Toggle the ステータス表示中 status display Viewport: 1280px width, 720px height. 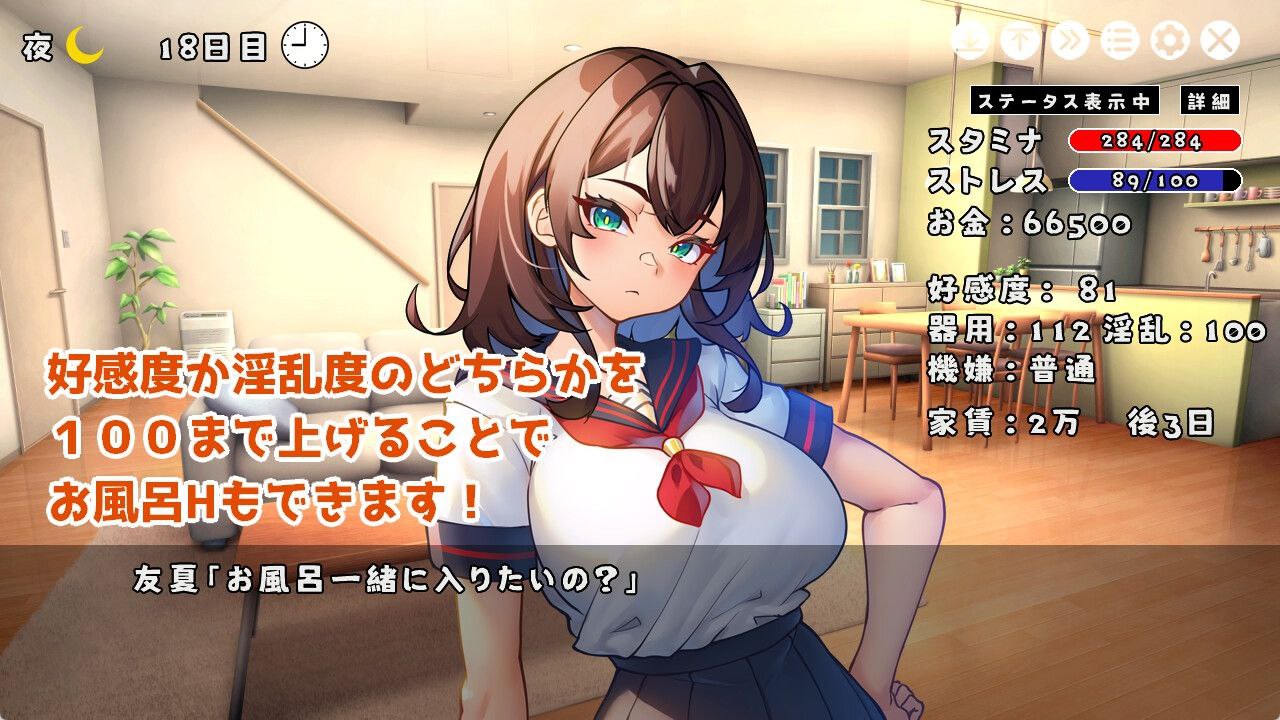click(1063, 100)
